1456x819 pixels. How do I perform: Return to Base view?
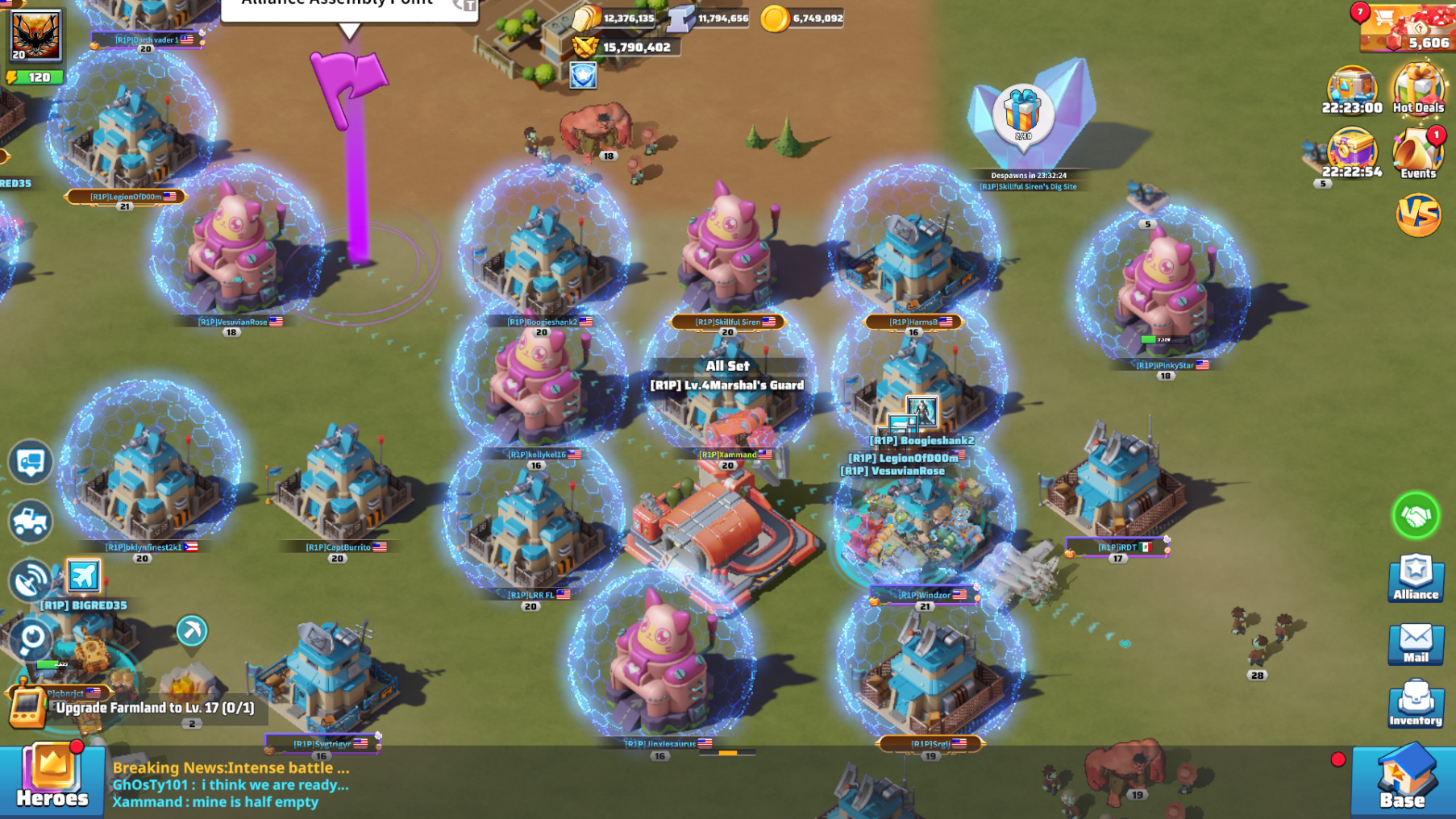pyautogui.click(x=1402, y=780)
